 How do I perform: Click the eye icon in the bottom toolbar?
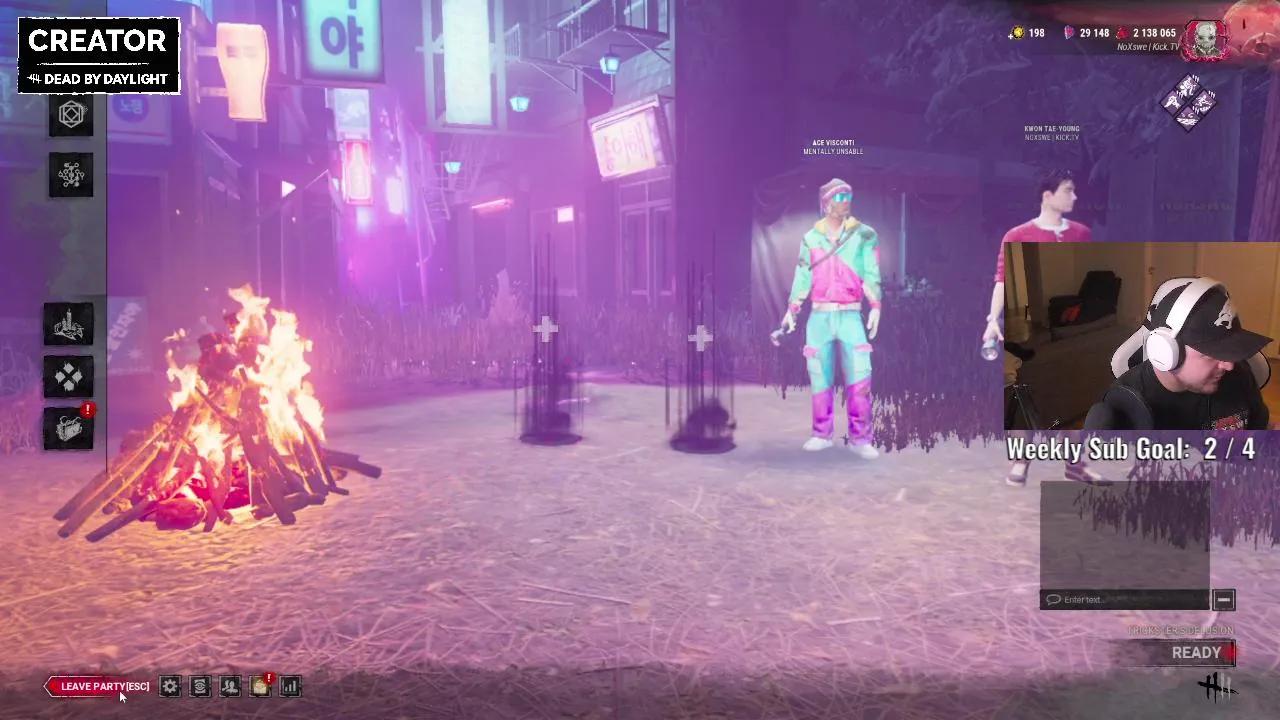[x=200, y=686]
